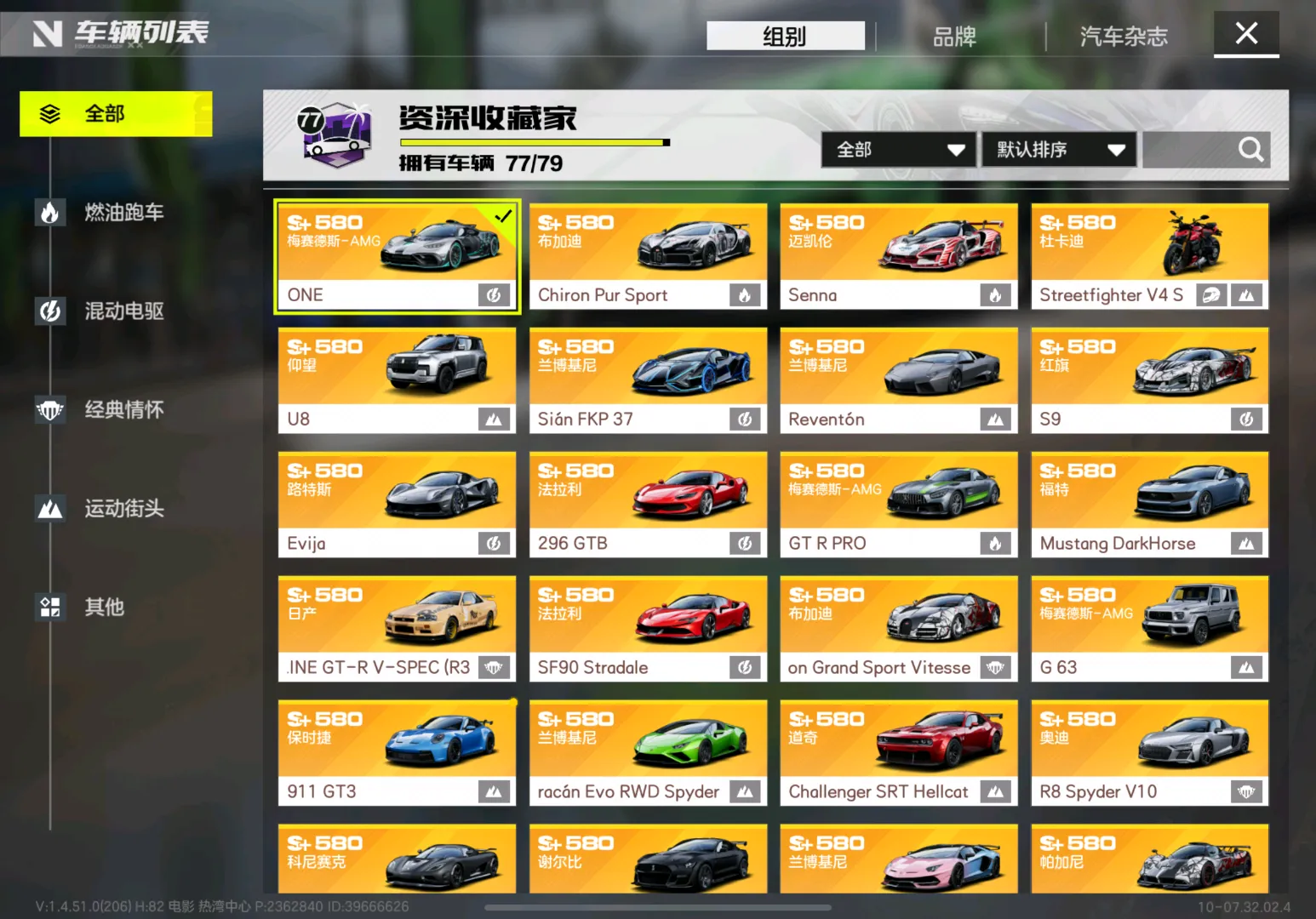Open the 全部 filter dropdown

tap(899, 150)
